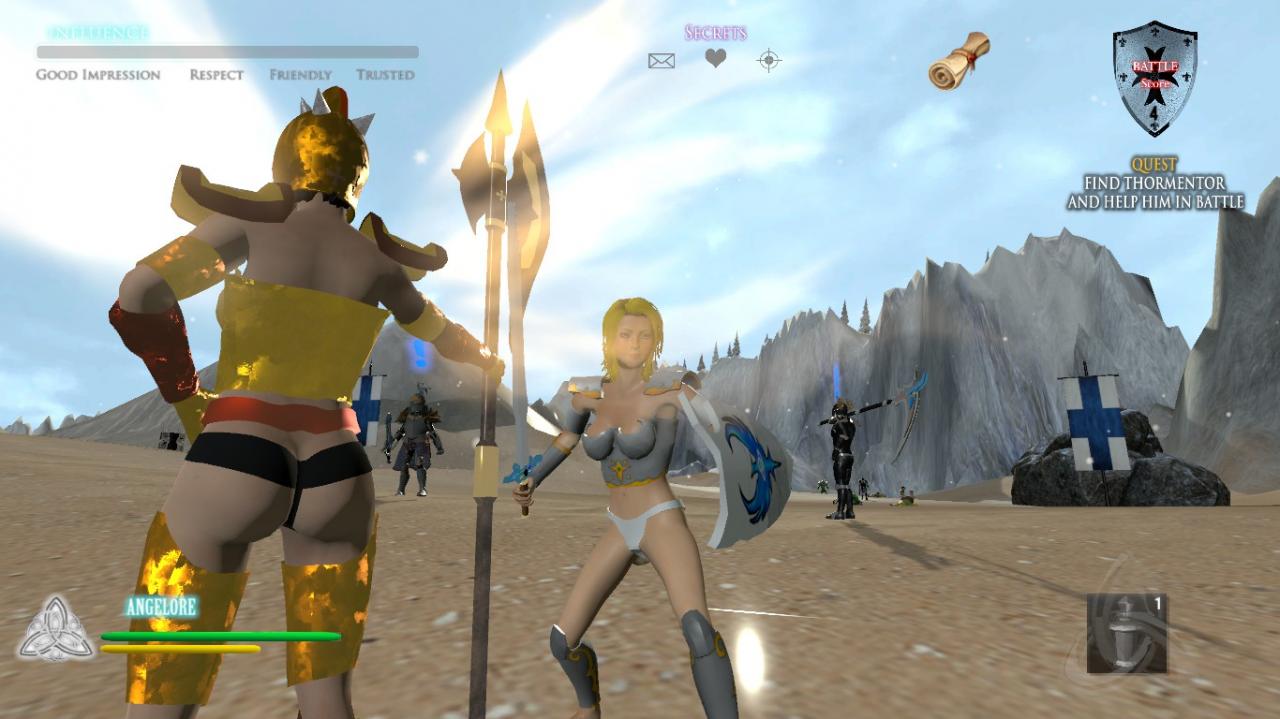The image size is (1280, 719).
Task: Open the Battle Score shield emblem
Action: click(x=1155, y=77)
